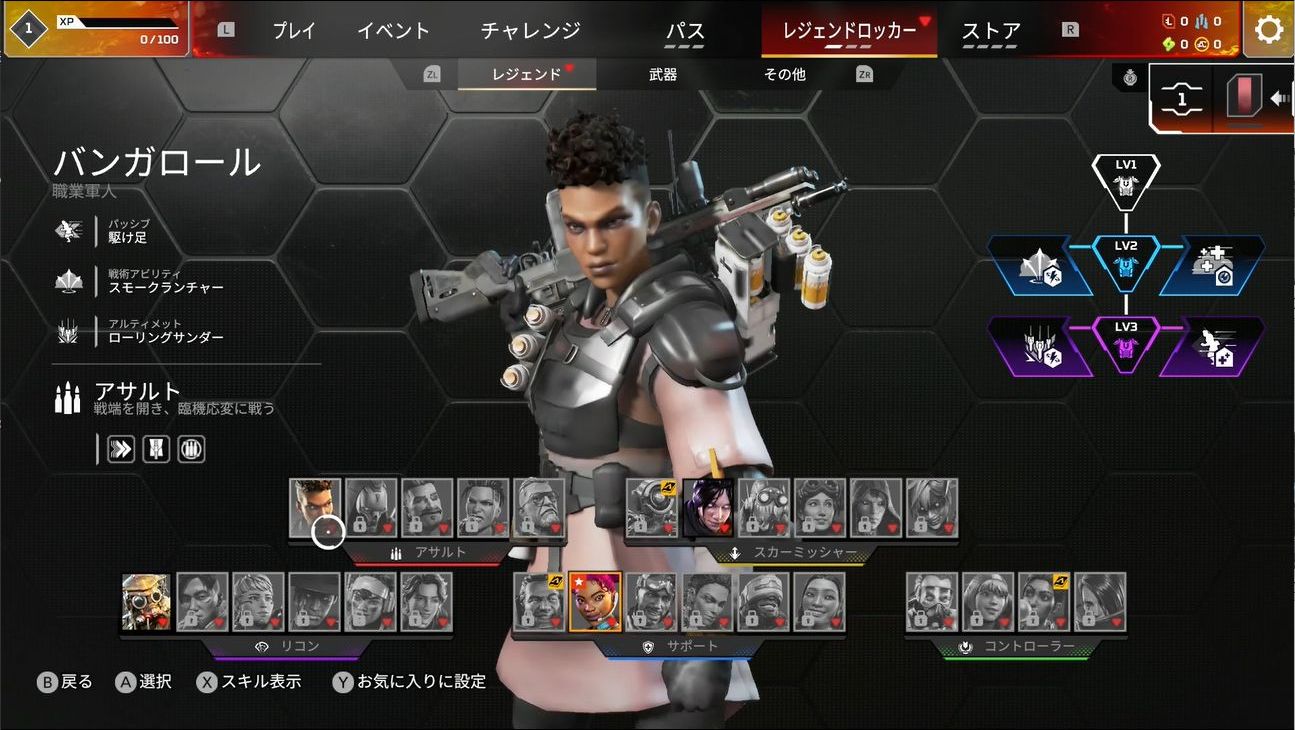
Task: Switch to the イベント tab
Action: pyautogui.click(x=393, y=30)
